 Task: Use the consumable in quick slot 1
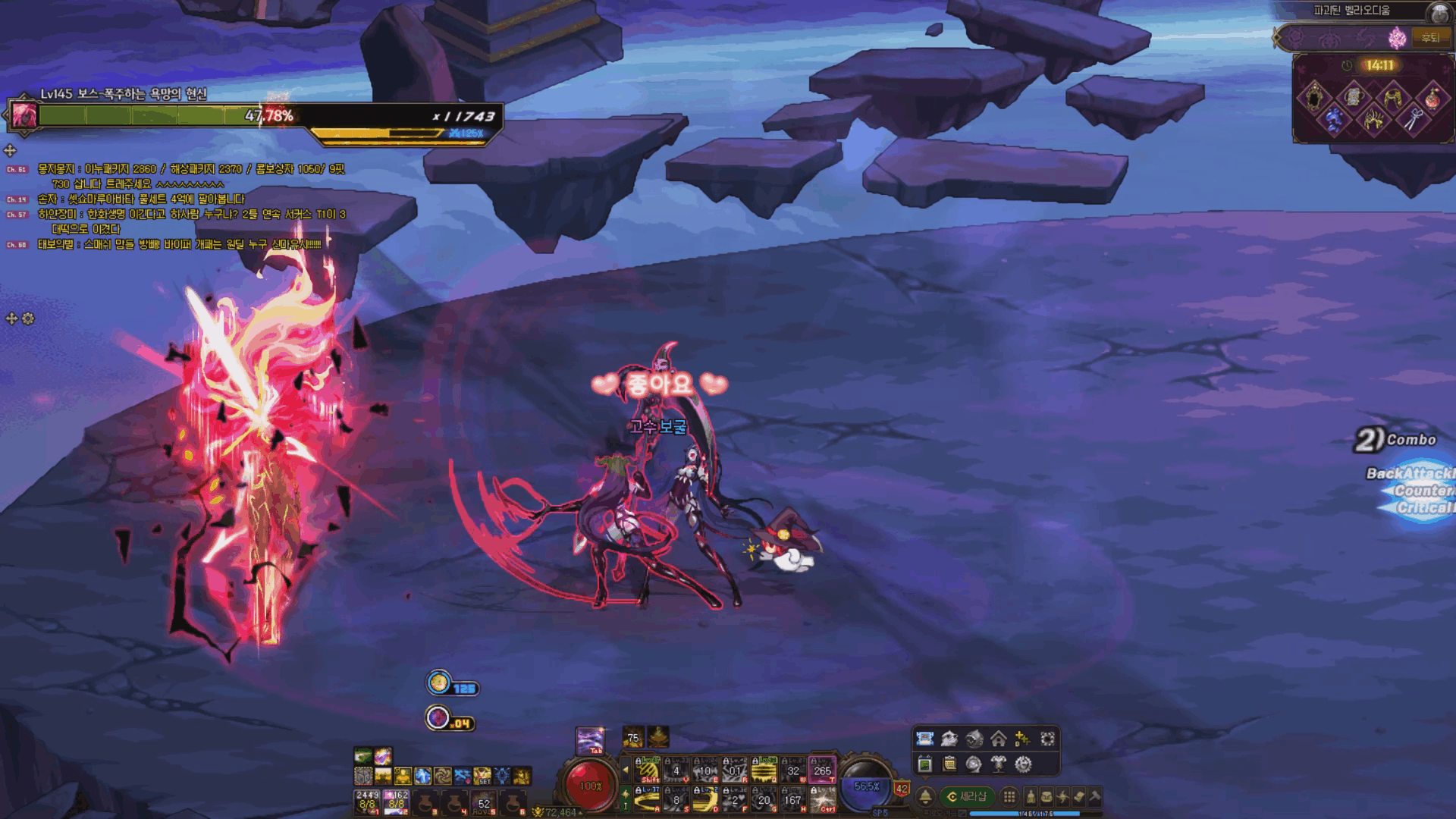368,801
